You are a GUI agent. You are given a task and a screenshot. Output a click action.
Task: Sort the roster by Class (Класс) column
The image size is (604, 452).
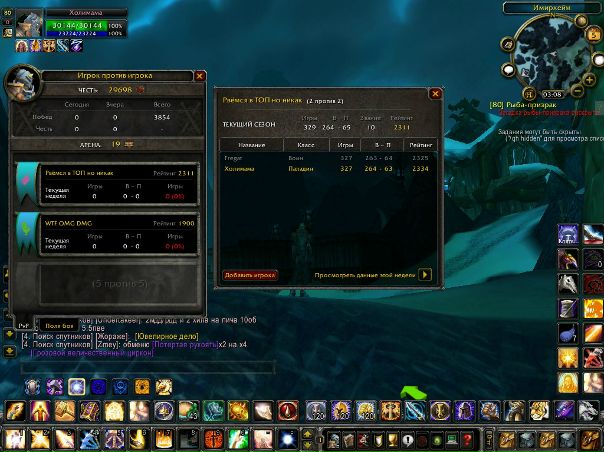(308, 145)
